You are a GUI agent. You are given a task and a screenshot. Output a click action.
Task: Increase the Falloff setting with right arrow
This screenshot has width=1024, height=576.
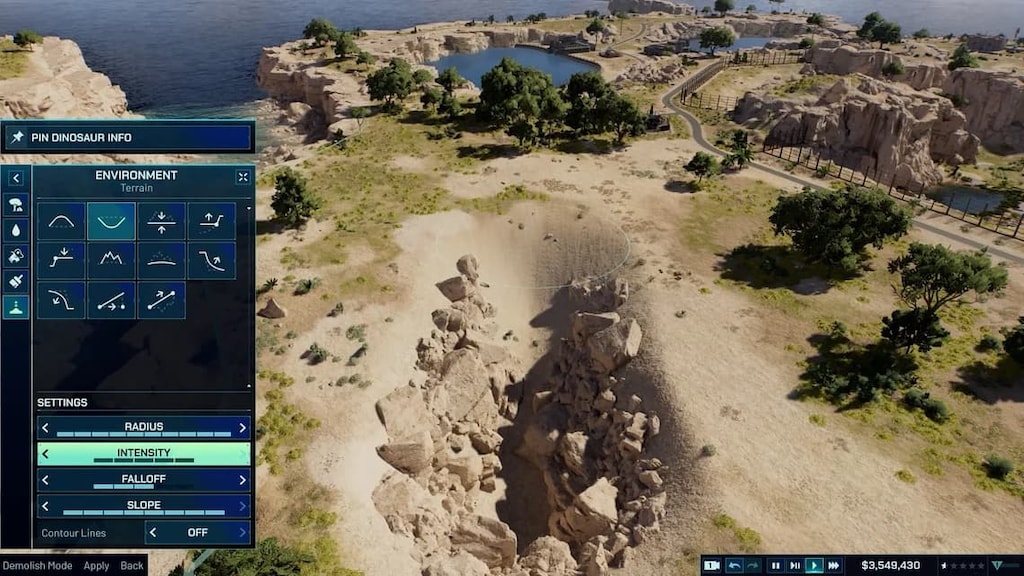click(242, 480)
